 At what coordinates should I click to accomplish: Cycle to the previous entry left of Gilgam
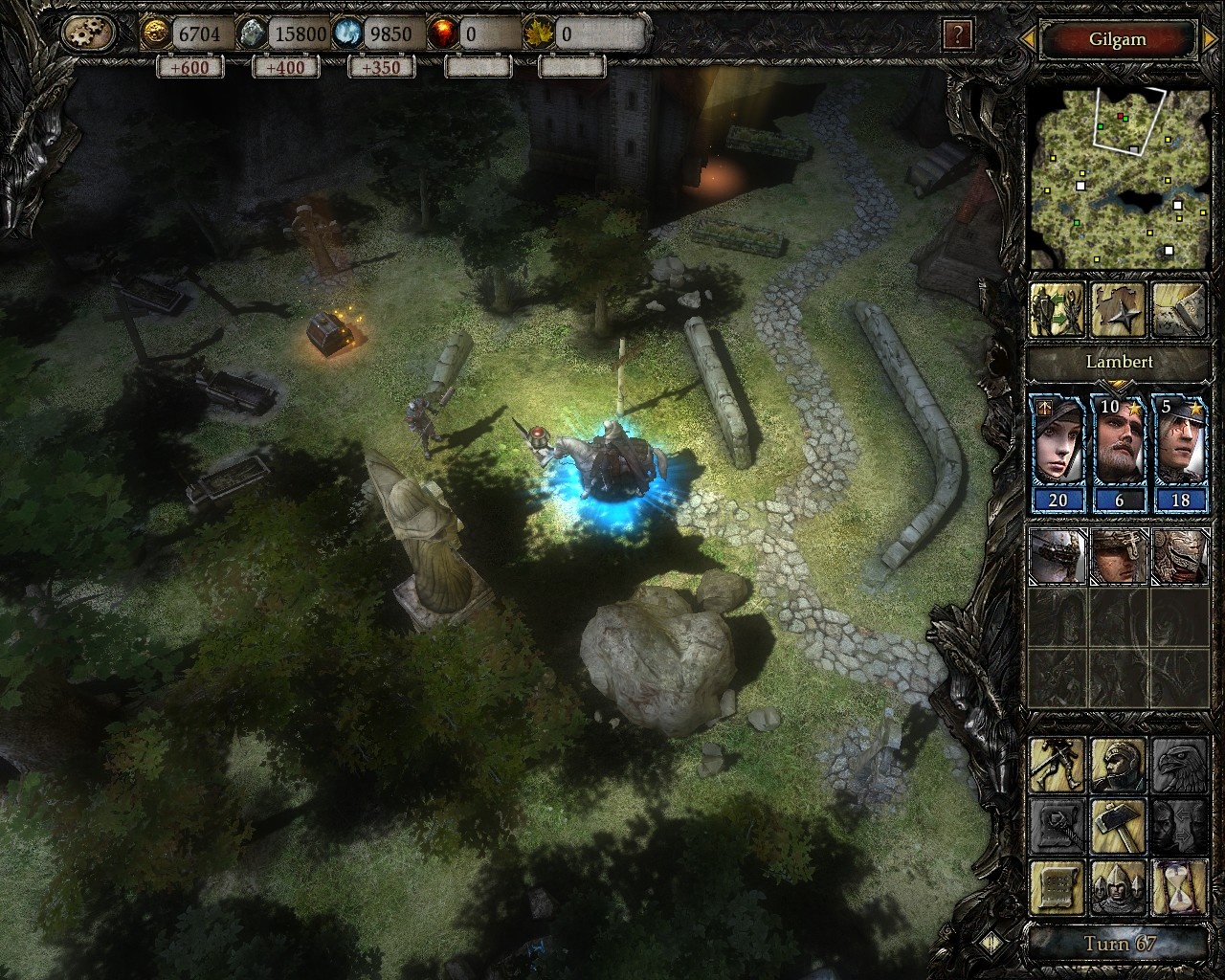click(x=1028, y=40)
